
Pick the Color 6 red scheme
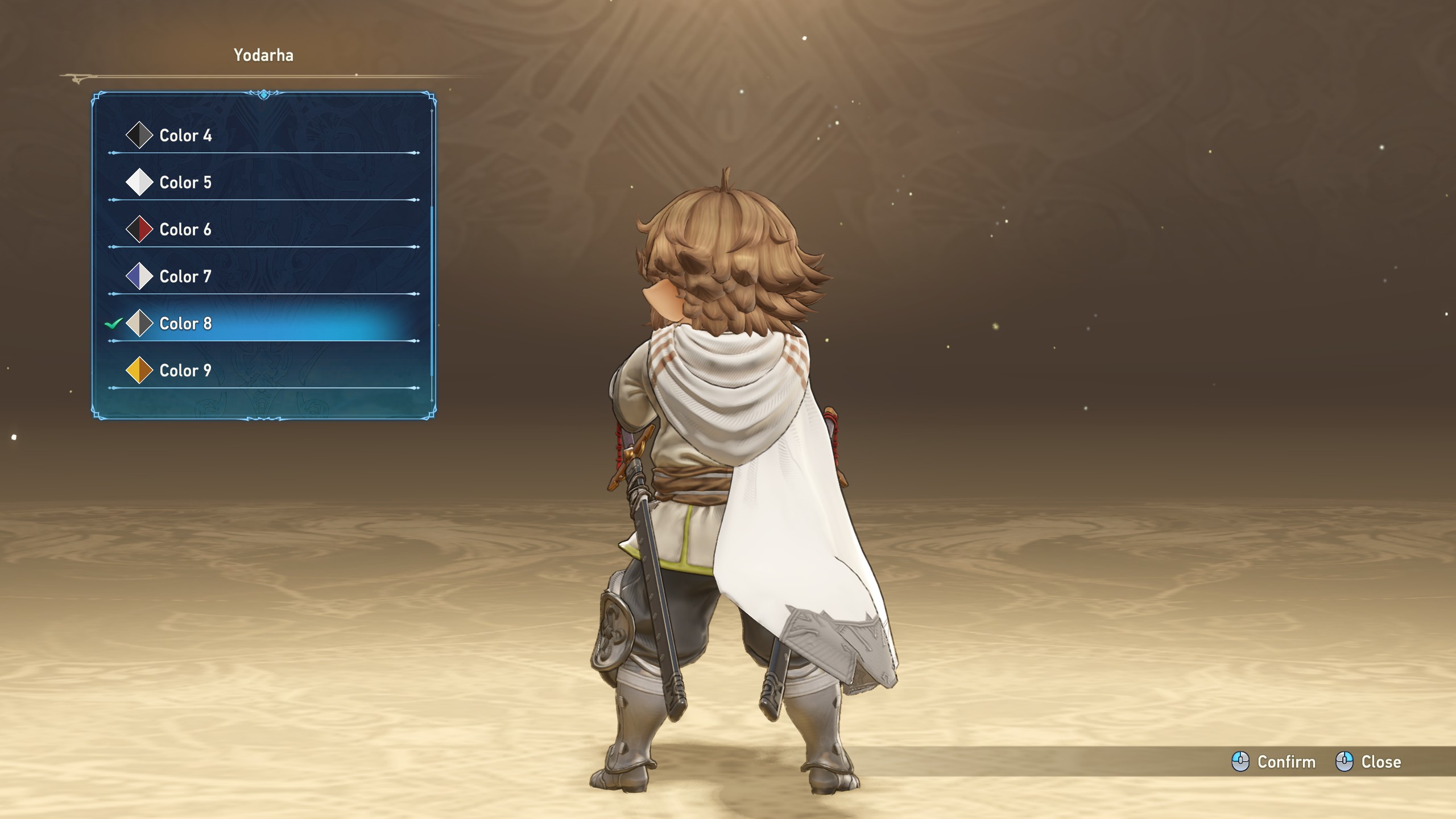tap(185, 230)
